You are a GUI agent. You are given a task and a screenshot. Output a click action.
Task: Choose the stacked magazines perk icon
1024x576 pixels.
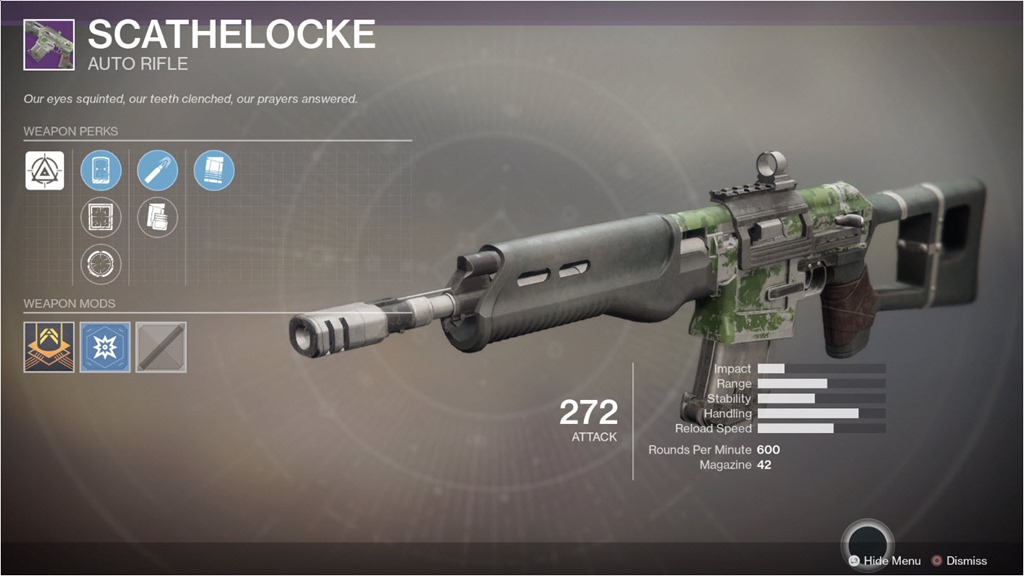157,217
